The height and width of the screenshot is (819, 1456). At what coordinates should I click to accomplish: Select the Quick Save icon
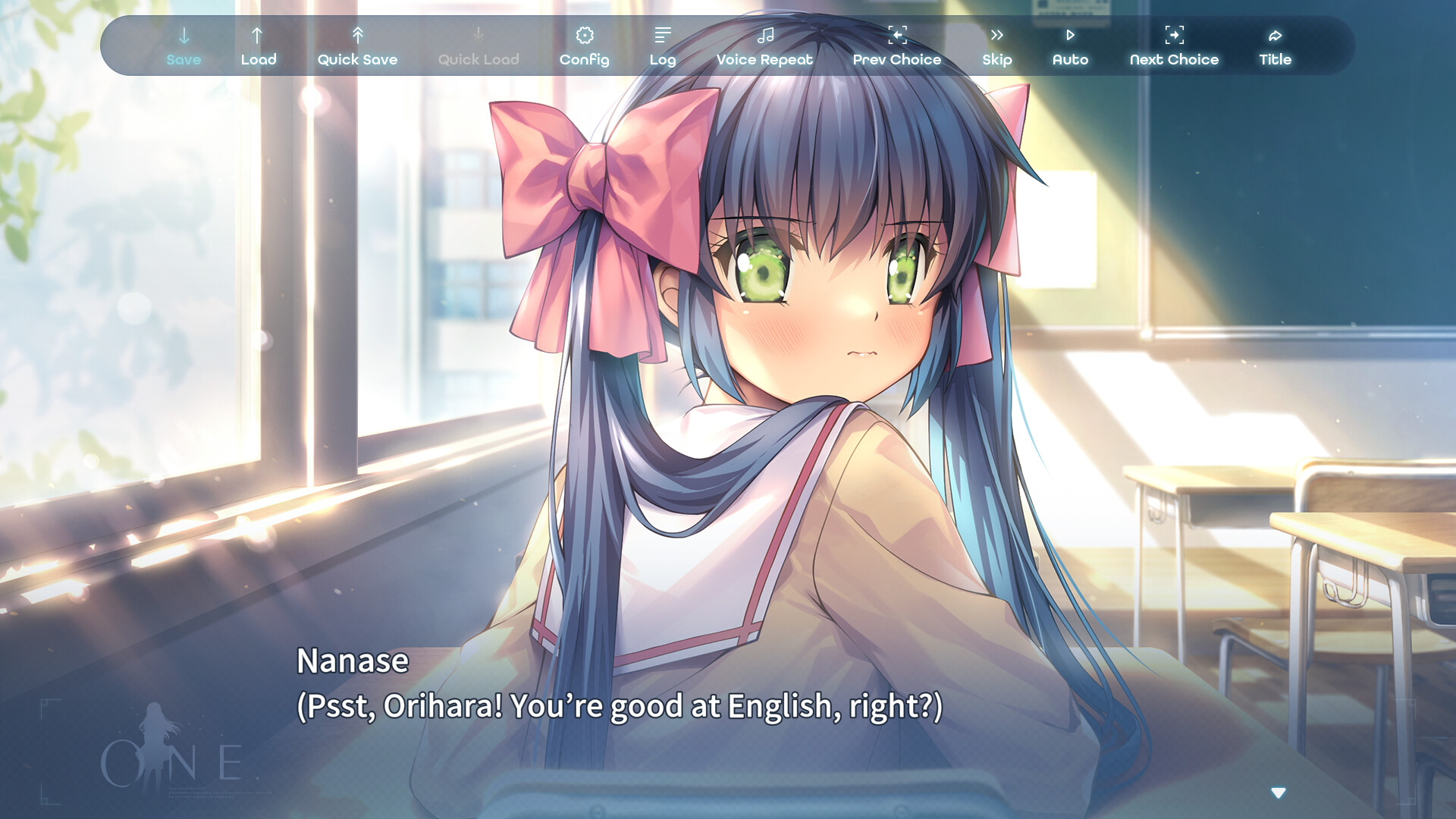coord(357,34)
